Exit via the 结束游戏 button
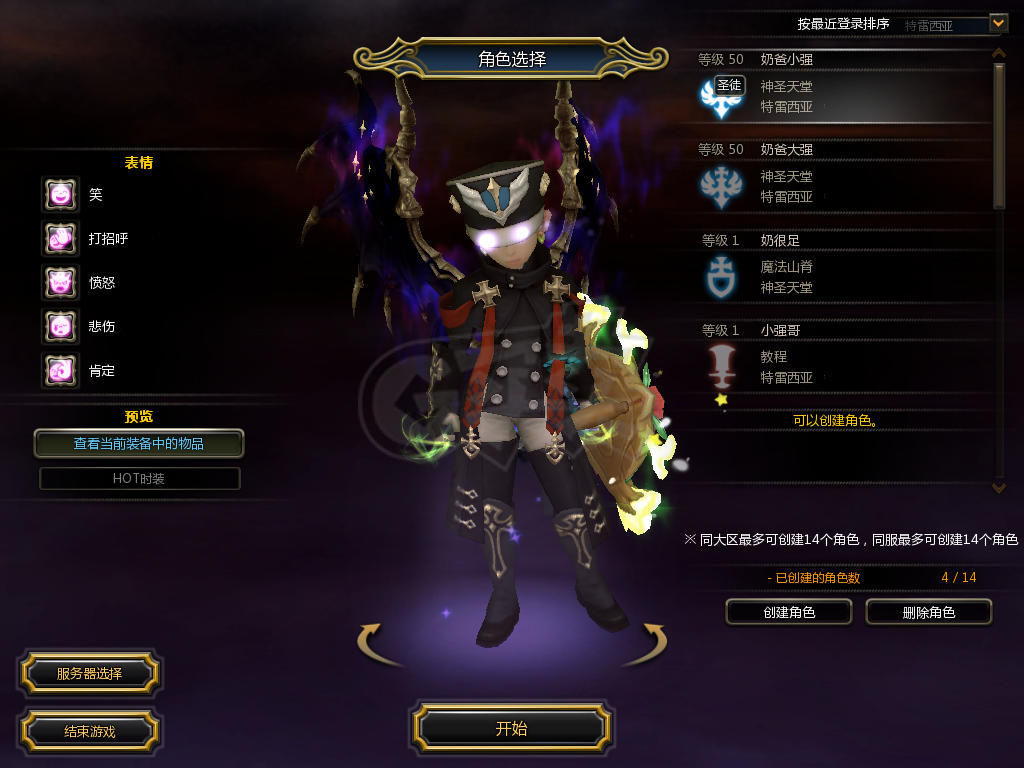 coord(89,731)
